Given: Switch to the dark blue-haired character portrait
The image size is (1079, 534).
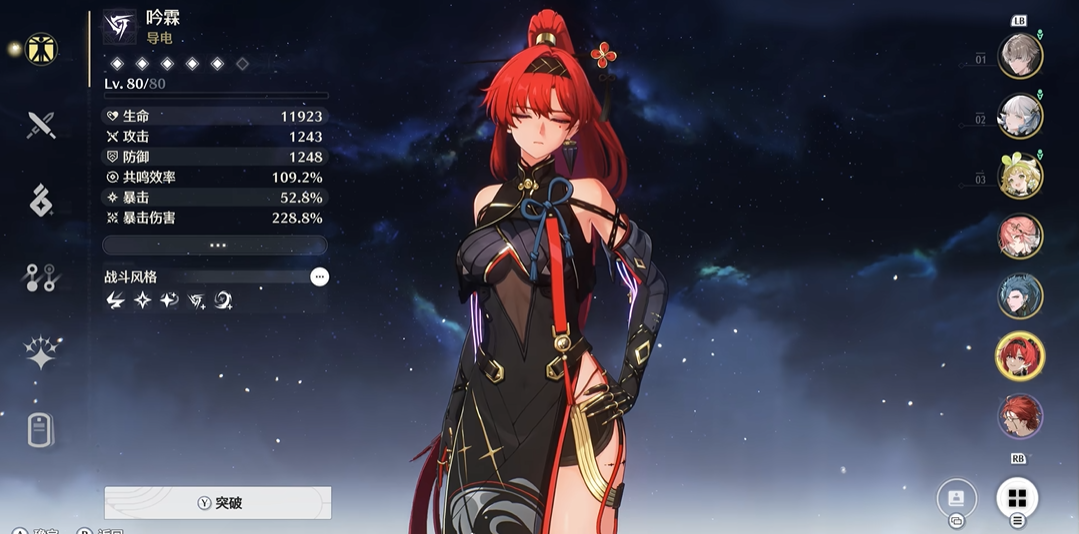Looking at the screenshot, I should 1020,296.
